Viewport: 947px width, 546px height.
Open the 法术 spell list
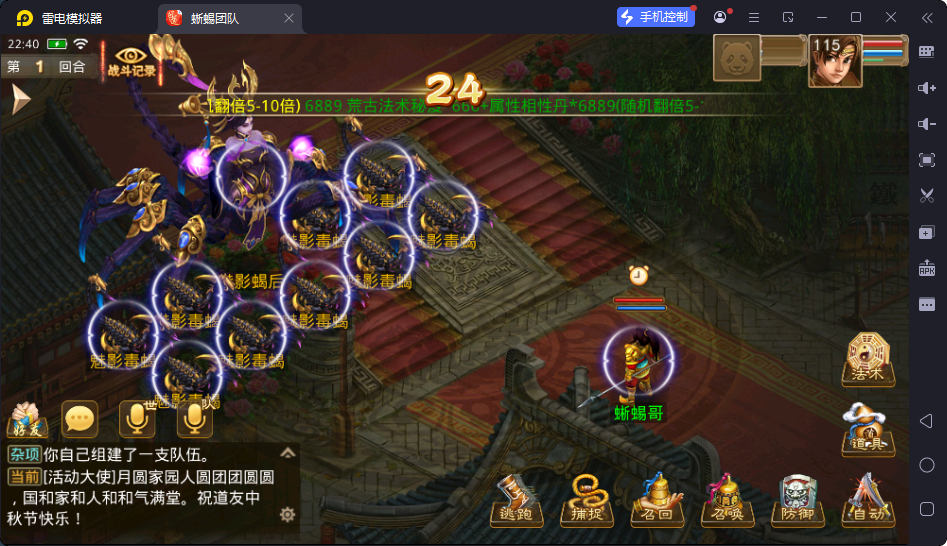click(866, 358)
